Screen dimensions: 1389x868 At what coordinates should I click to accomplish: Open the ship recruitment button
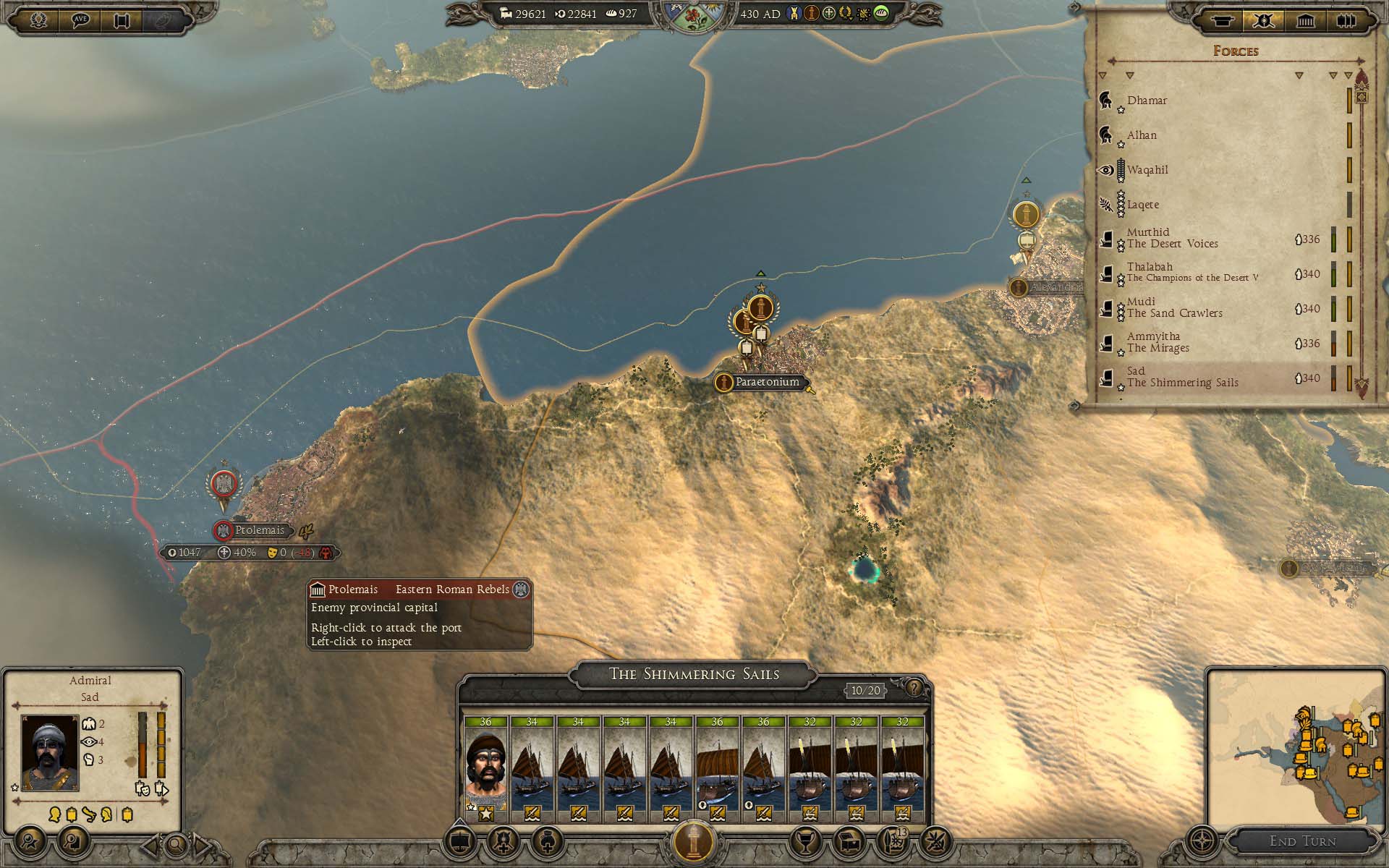pyautogui.click(x=461, y=841)
